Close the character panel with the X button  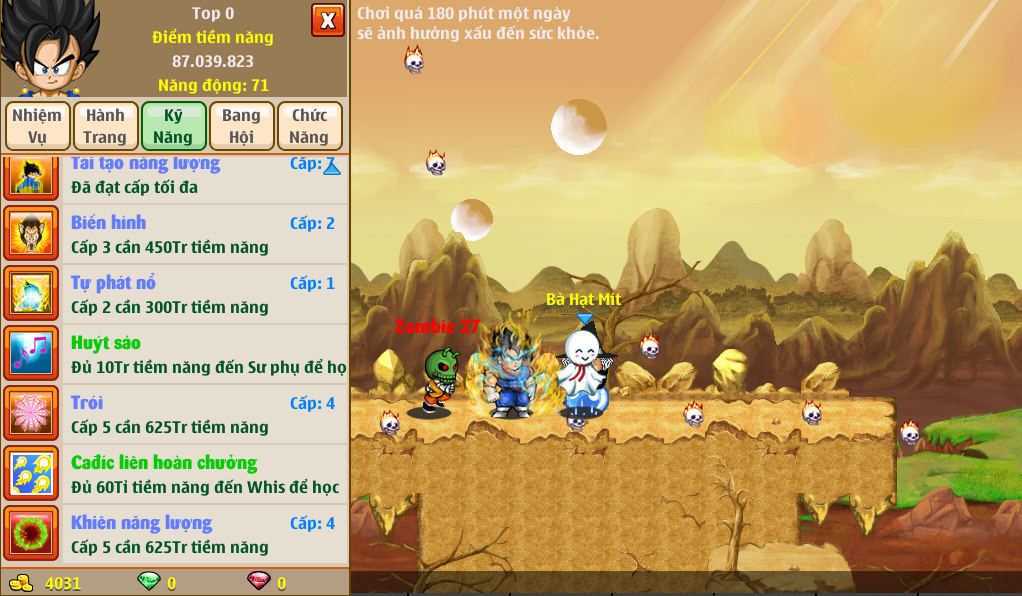tap(327, 20)
